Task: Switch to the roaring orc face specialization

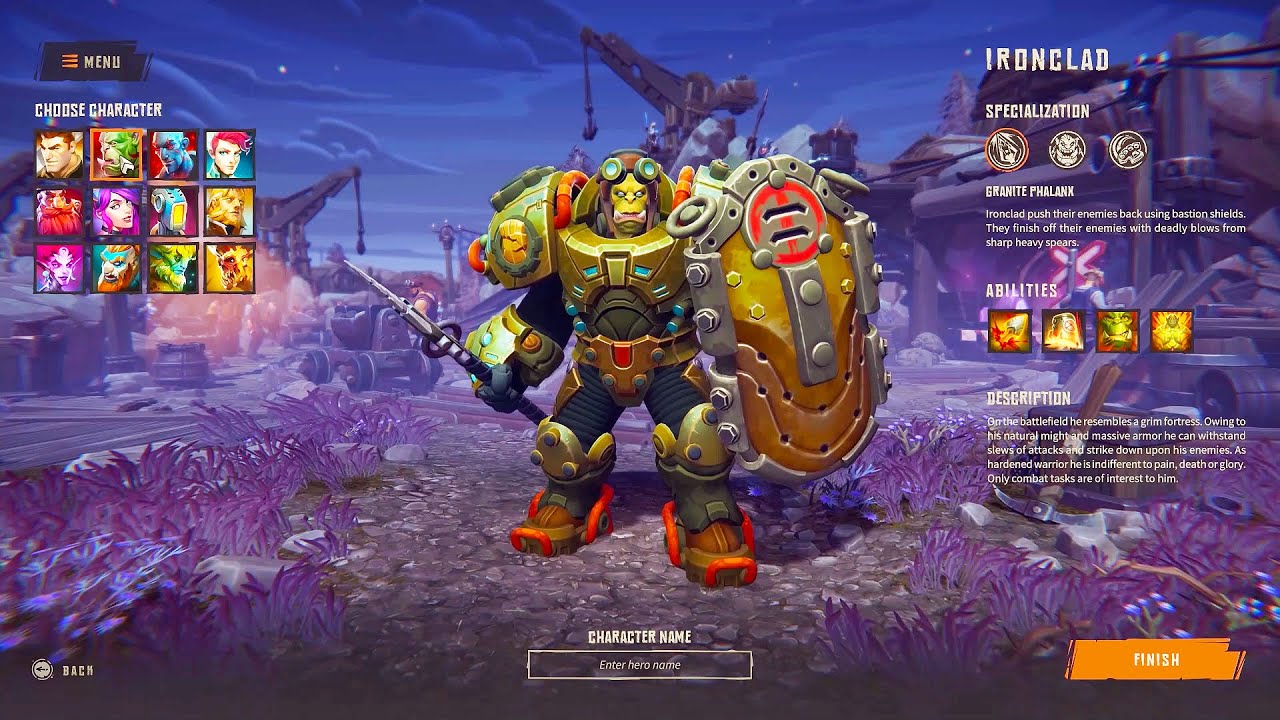Action: click(x=1067, y=150)
